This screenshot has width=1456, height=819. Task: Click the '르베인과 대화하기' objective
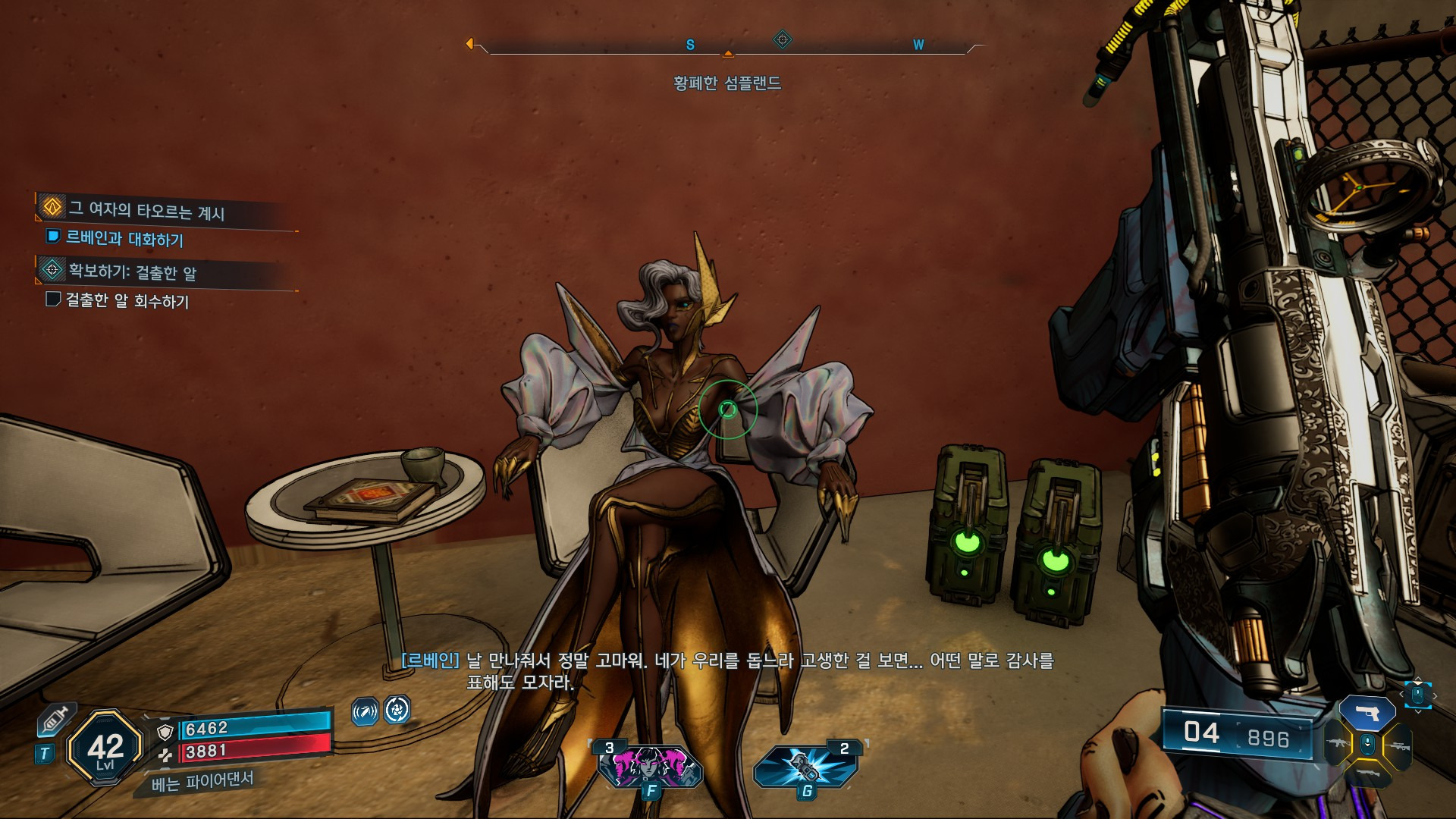tap(124, 239)
